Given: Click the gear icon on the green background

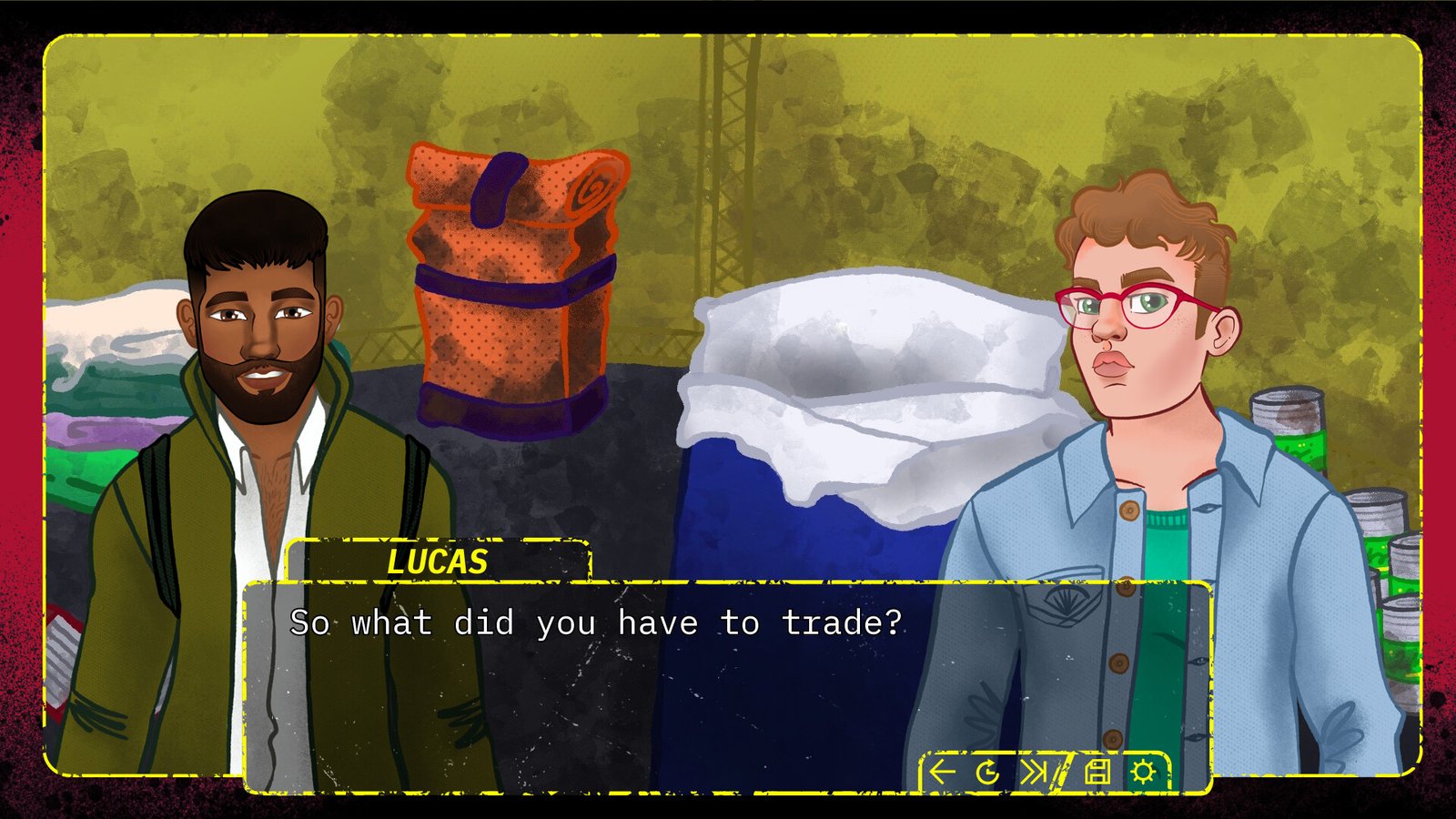Looking at the screenshot, I should pyautogui.click(x=1143, y=771).
